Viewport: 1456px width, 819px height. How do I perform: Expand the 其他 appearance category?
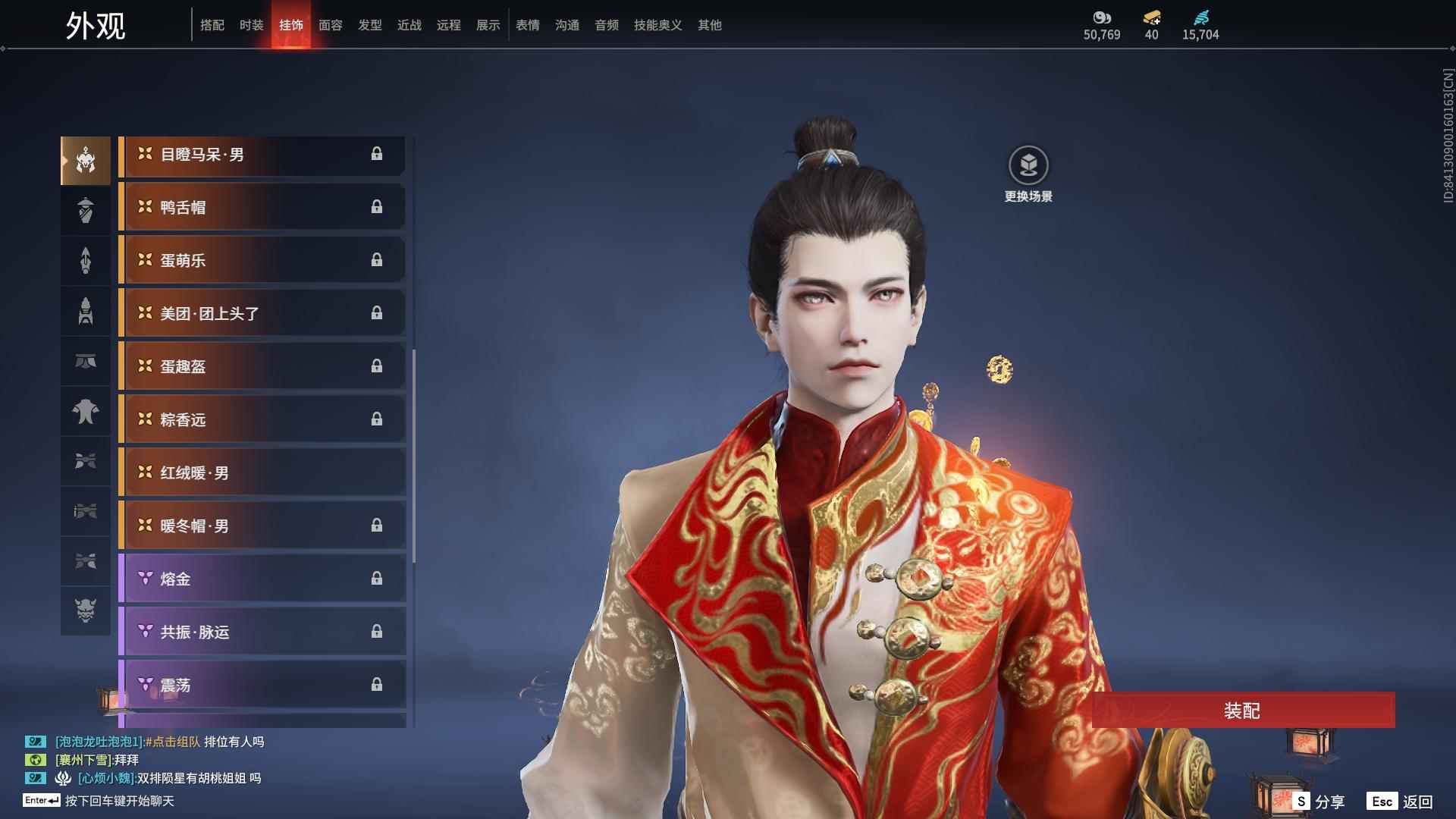[x=708, y=25]
